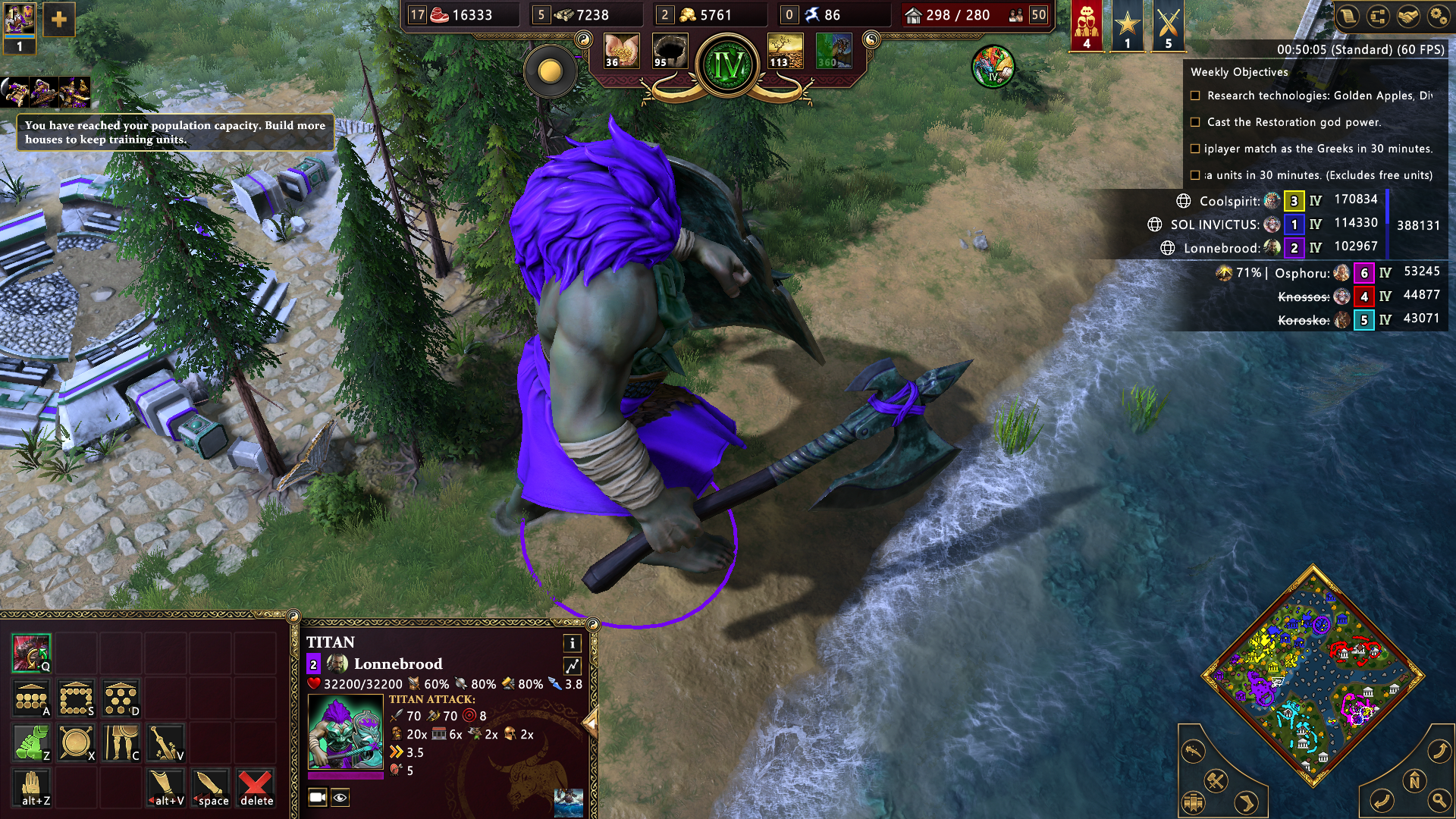Add a new control group
The image size is (1456, 819).
click(59, 20)
